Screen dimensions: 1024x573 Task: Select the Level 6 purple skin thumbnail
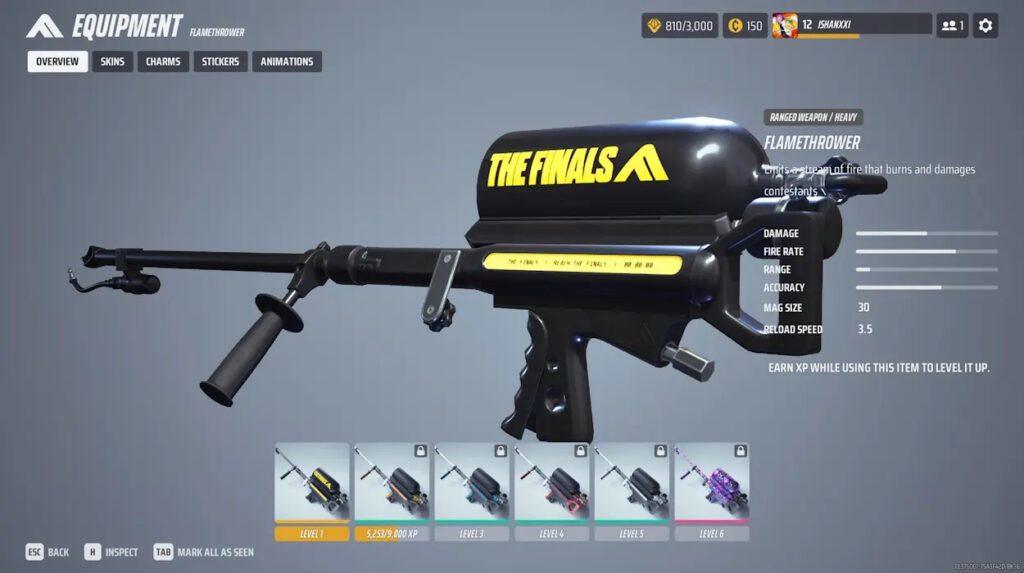click(x=712, y=483)
